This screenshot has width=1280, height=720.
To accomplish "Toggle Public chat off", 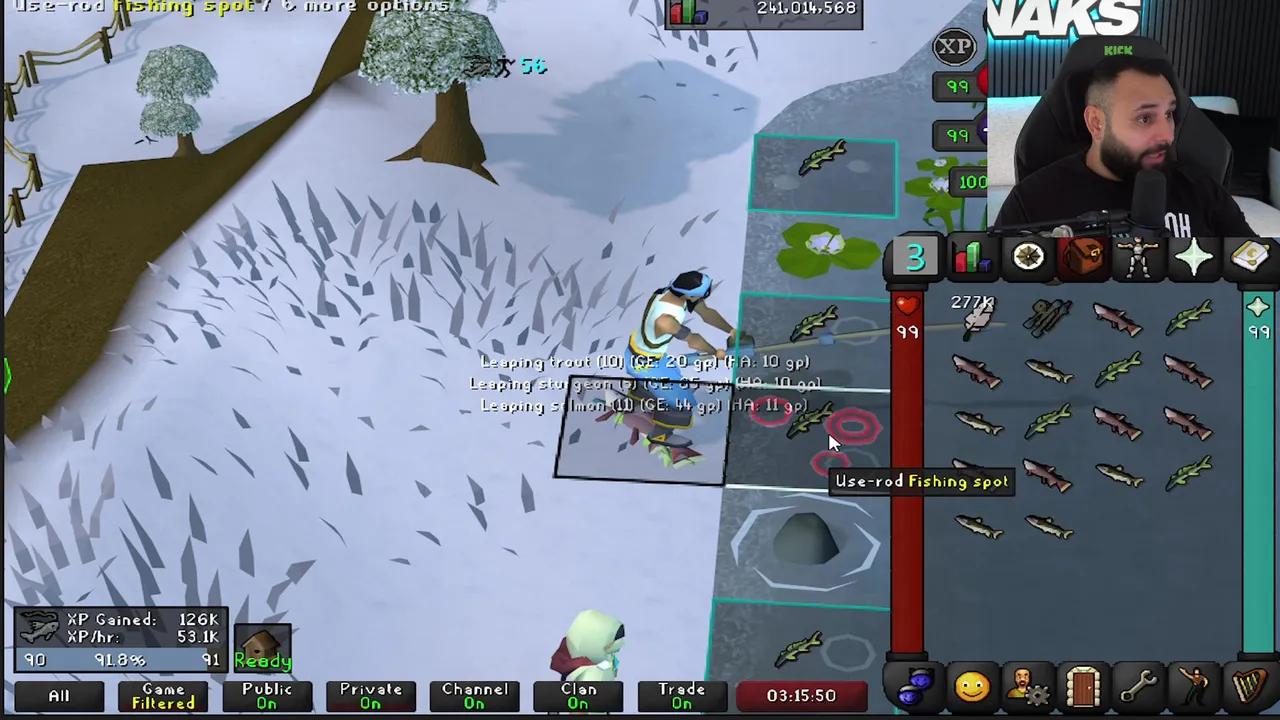I will tap(266, 695).
